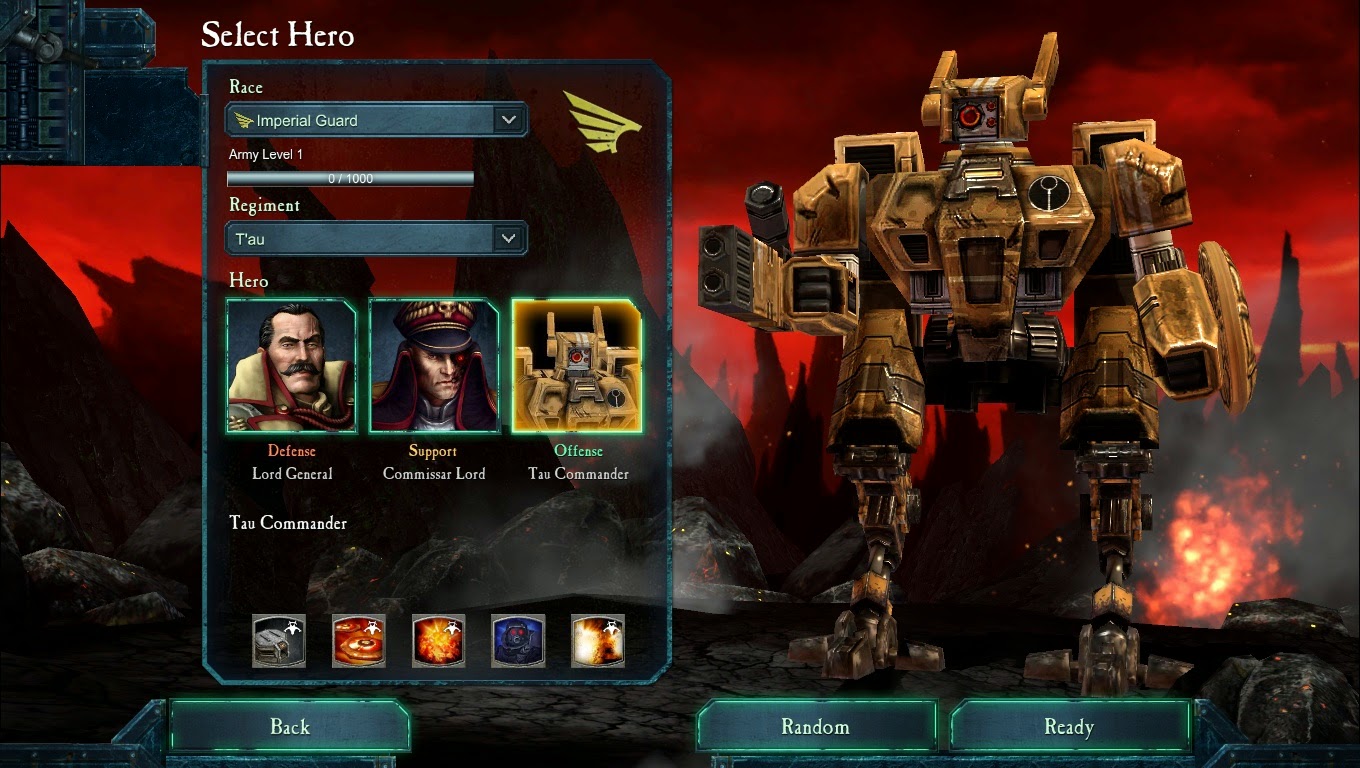
Task: Open the Race dropdown showing Imperial Guard
Action: (377, 121)
